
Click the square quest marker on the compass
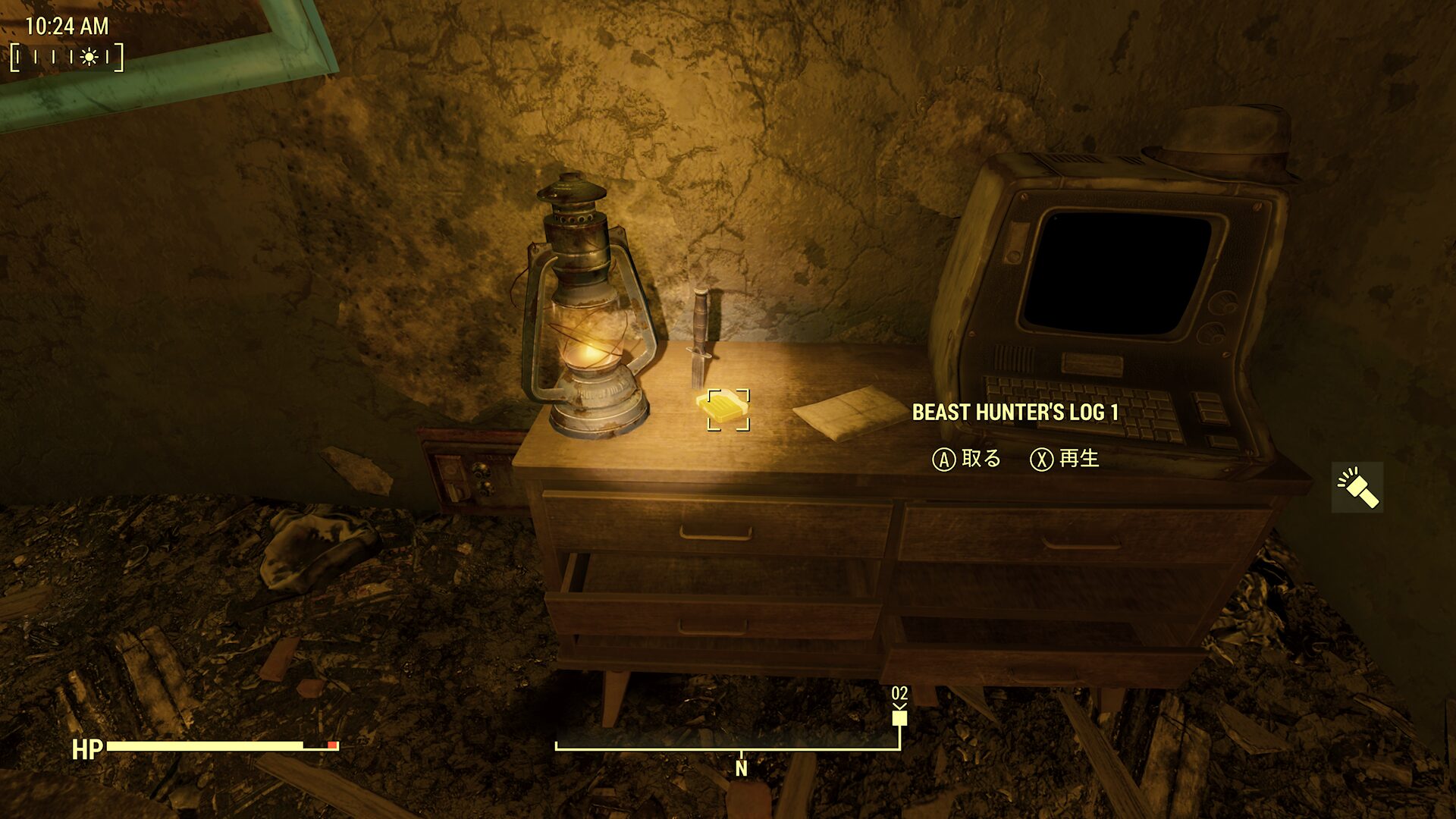899,717
